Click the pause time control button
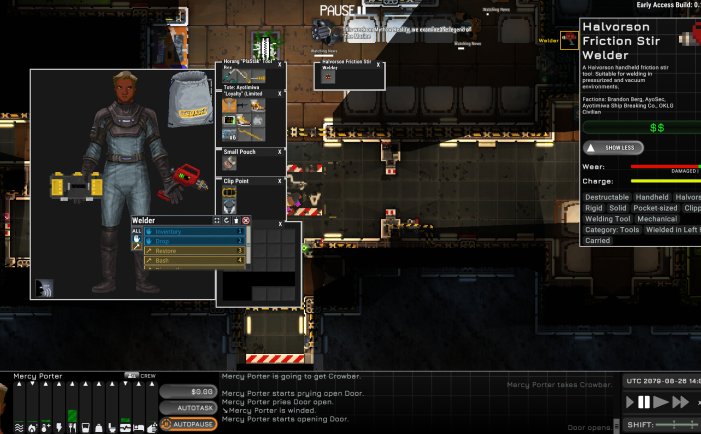Screen dimensions: 701x434 pyautogui.click(x=645, y=402)
